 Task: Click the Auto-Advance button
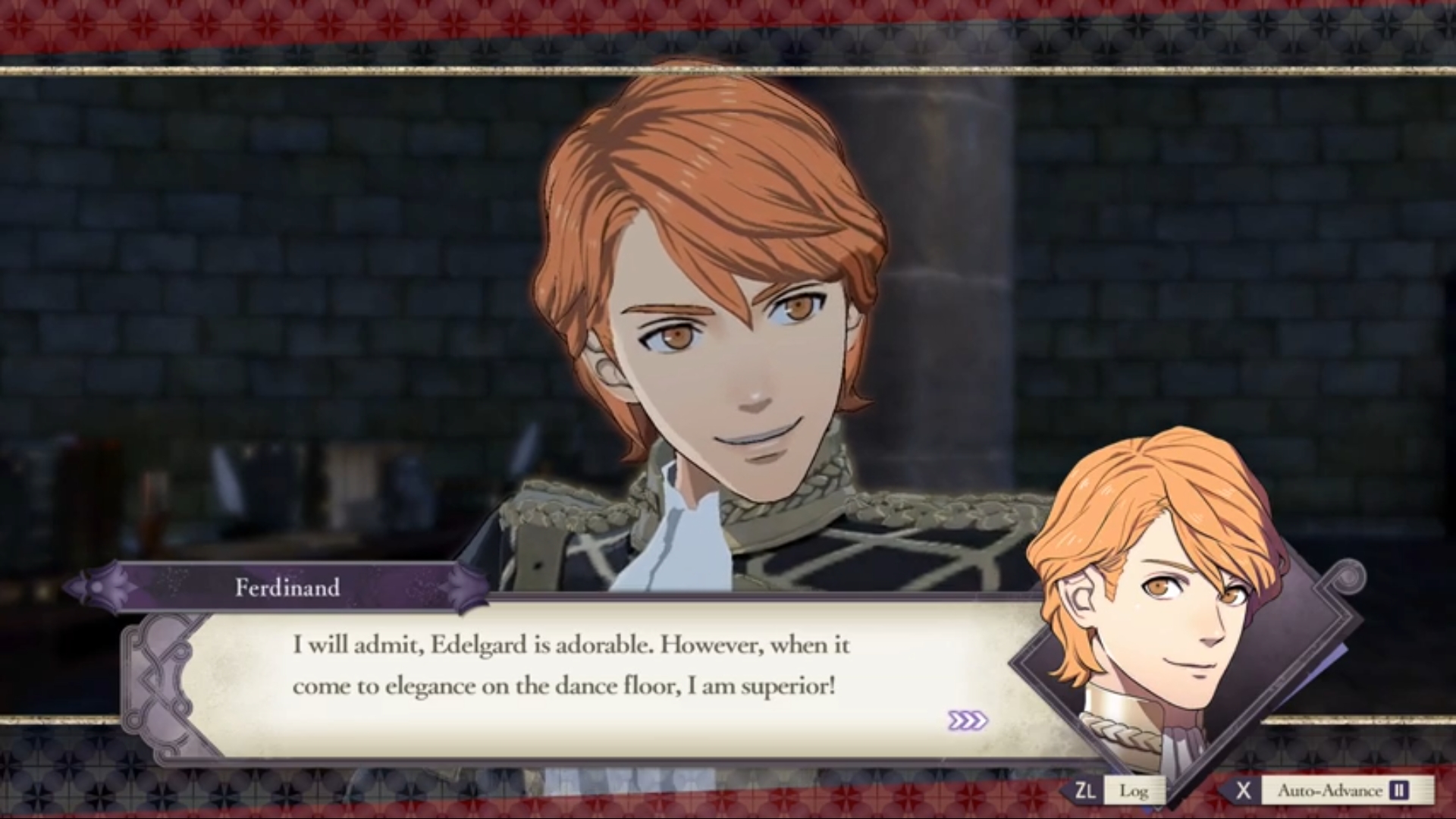tap(1331, 790)
